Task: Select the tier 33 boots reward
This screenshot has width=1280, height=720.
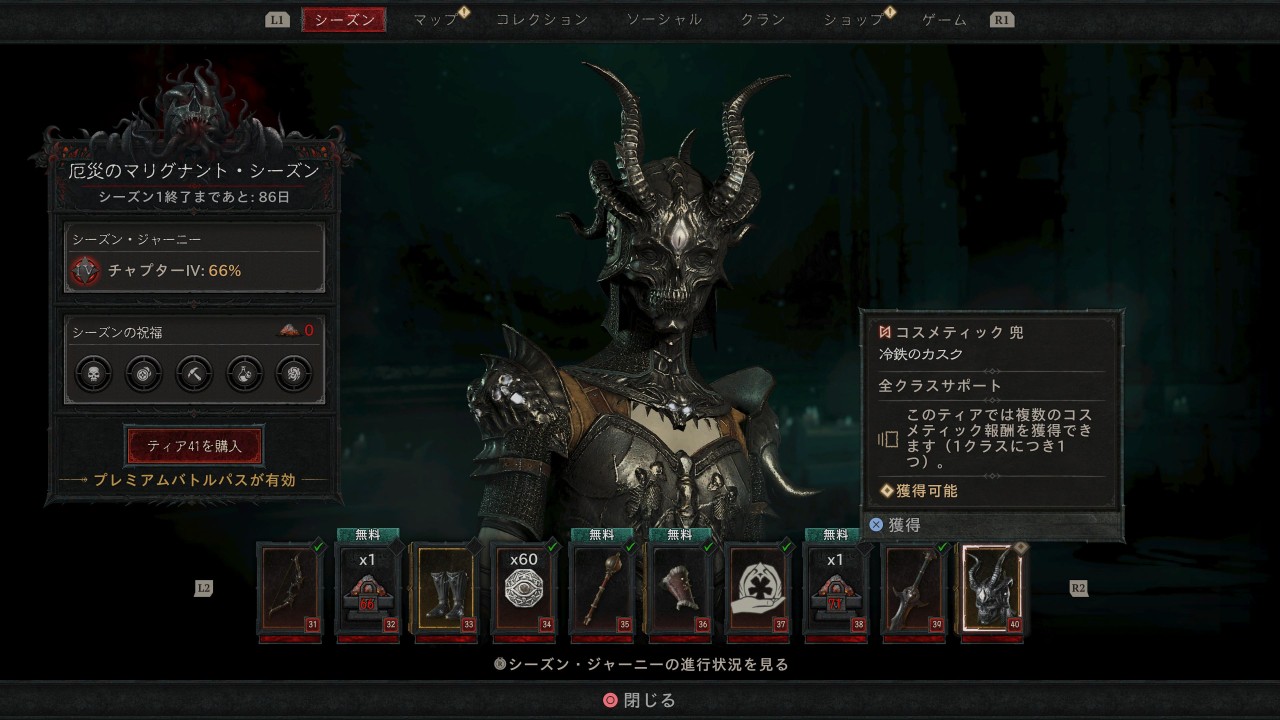Action: point(446,590)
